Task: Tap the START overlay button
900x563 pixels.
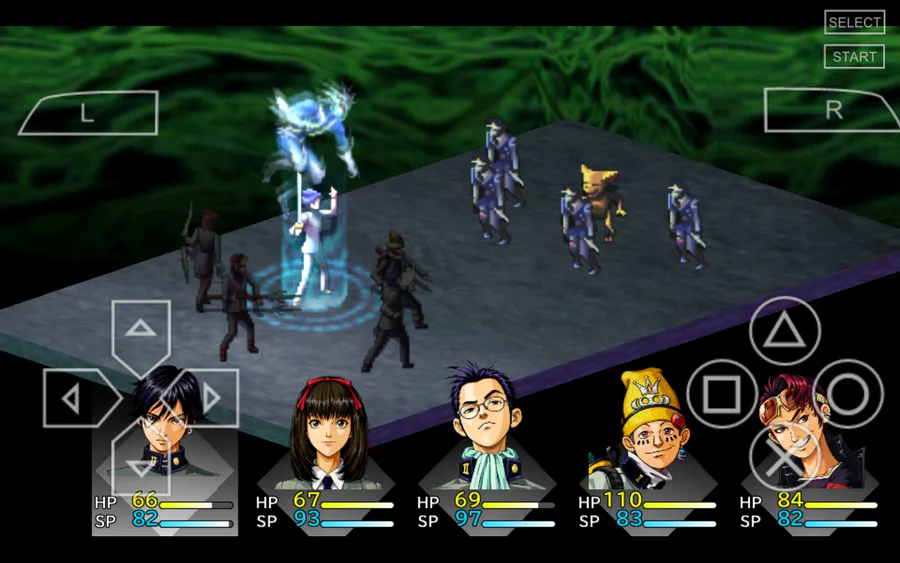Action: pos(854,57)
